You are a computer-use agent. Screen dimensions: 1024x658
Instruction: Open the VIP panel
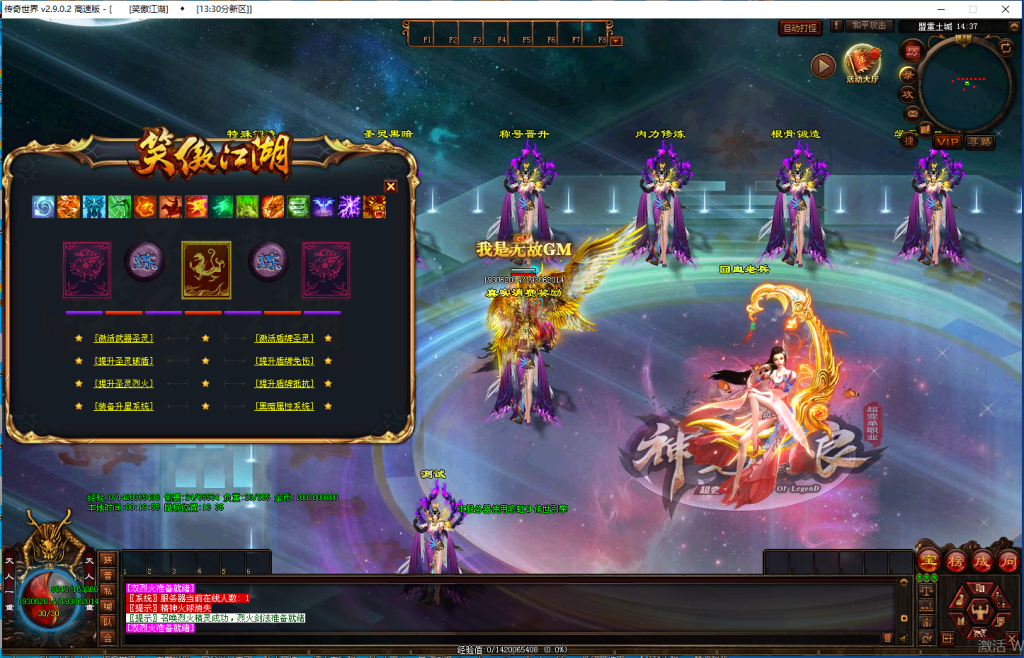pyautogui.click(x=947, y=141)
